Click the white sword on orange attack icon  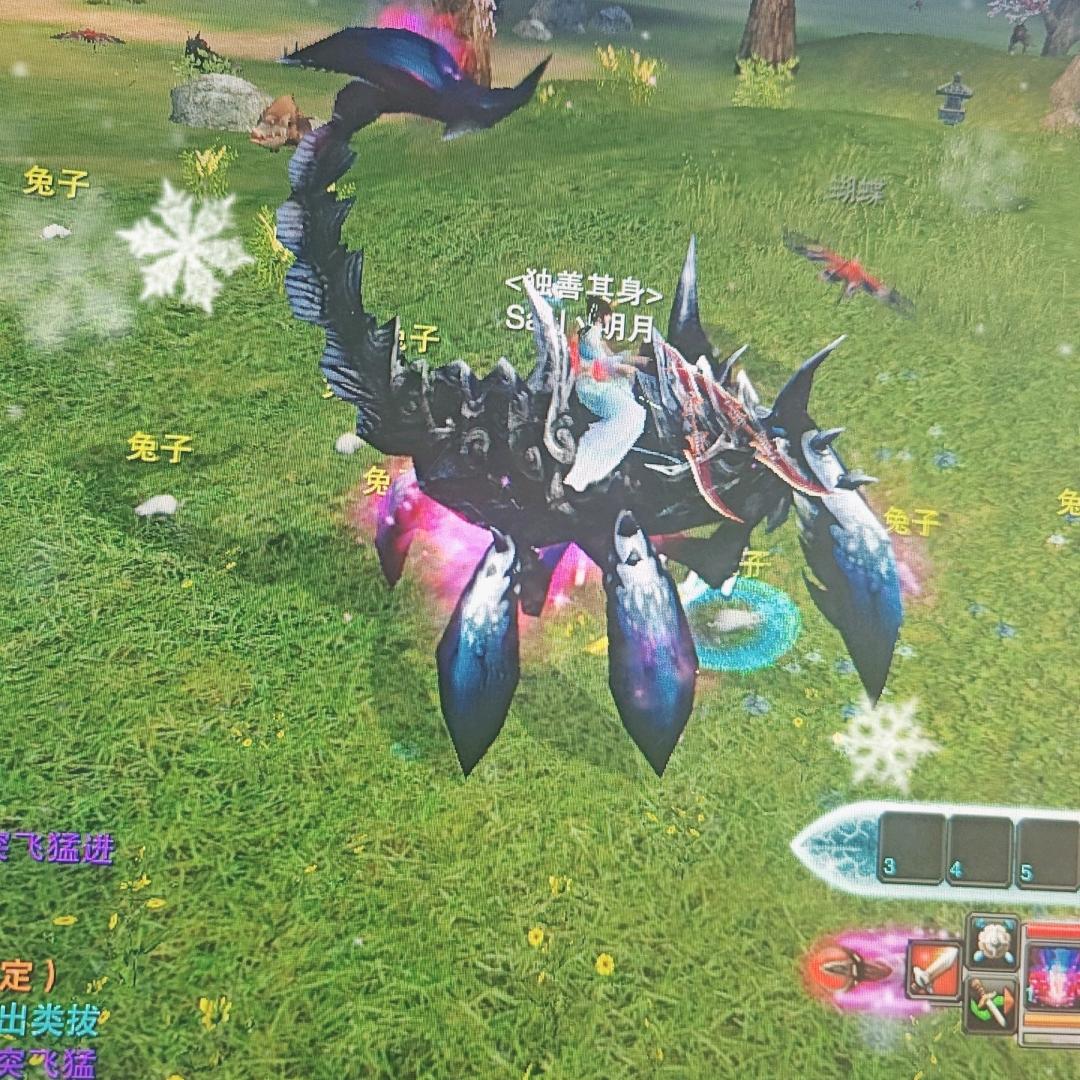(935, 969)
